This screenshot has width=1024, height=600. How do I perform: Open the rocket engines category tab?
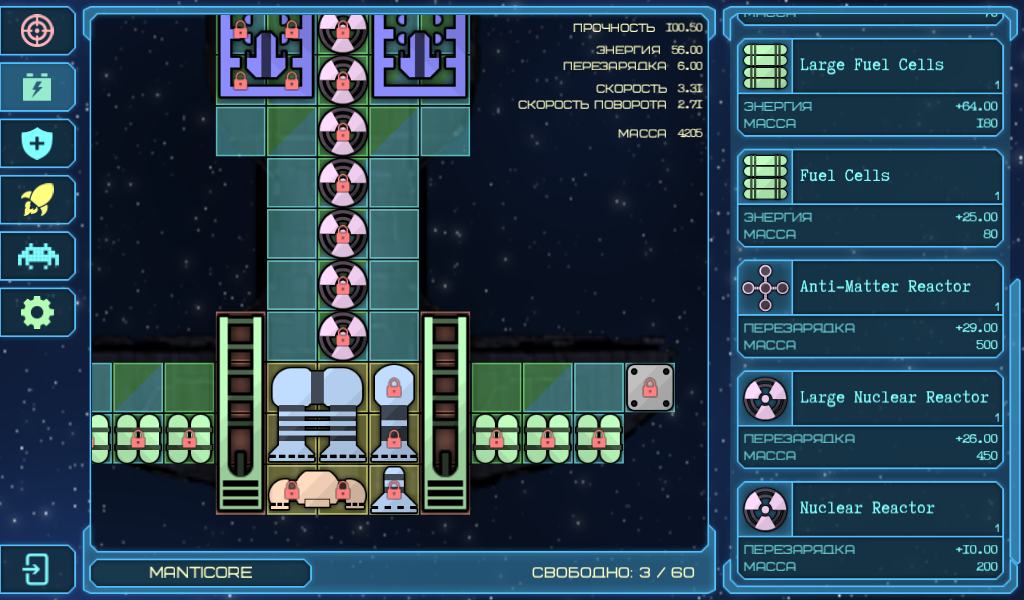(38, 200)
